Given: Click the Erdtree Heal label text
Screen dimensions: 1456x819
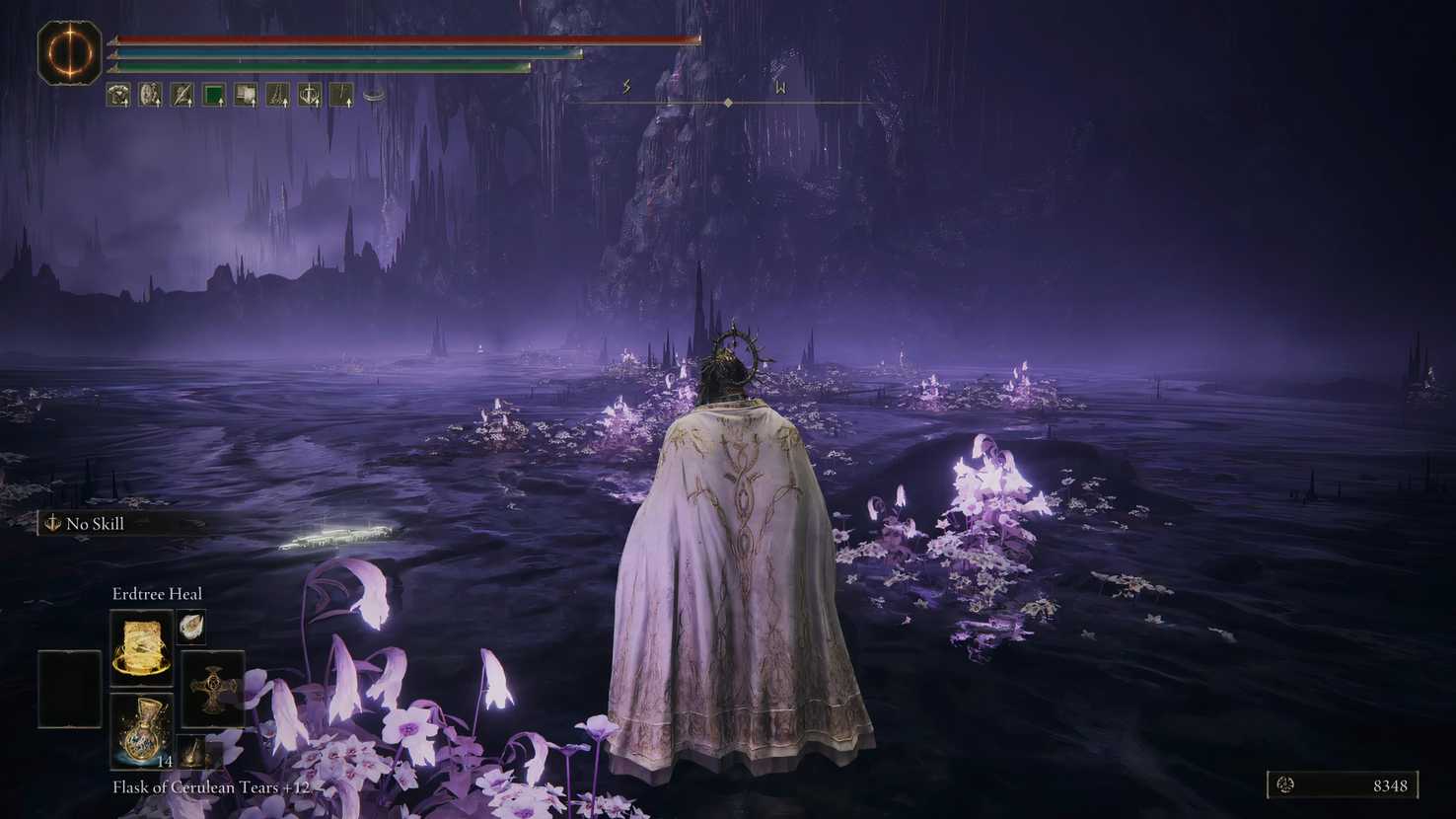Looking at the screenshot, I should point(157,594).
